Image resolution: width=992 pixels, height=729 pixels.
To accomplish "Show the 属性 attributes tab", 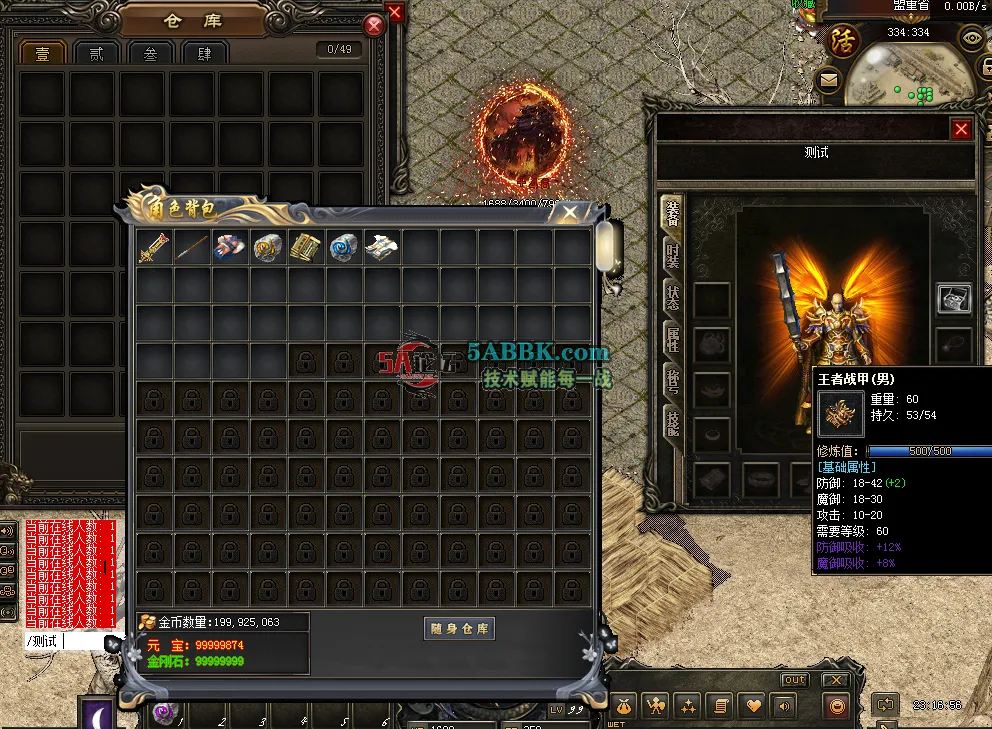I will [x=673, y=340].
